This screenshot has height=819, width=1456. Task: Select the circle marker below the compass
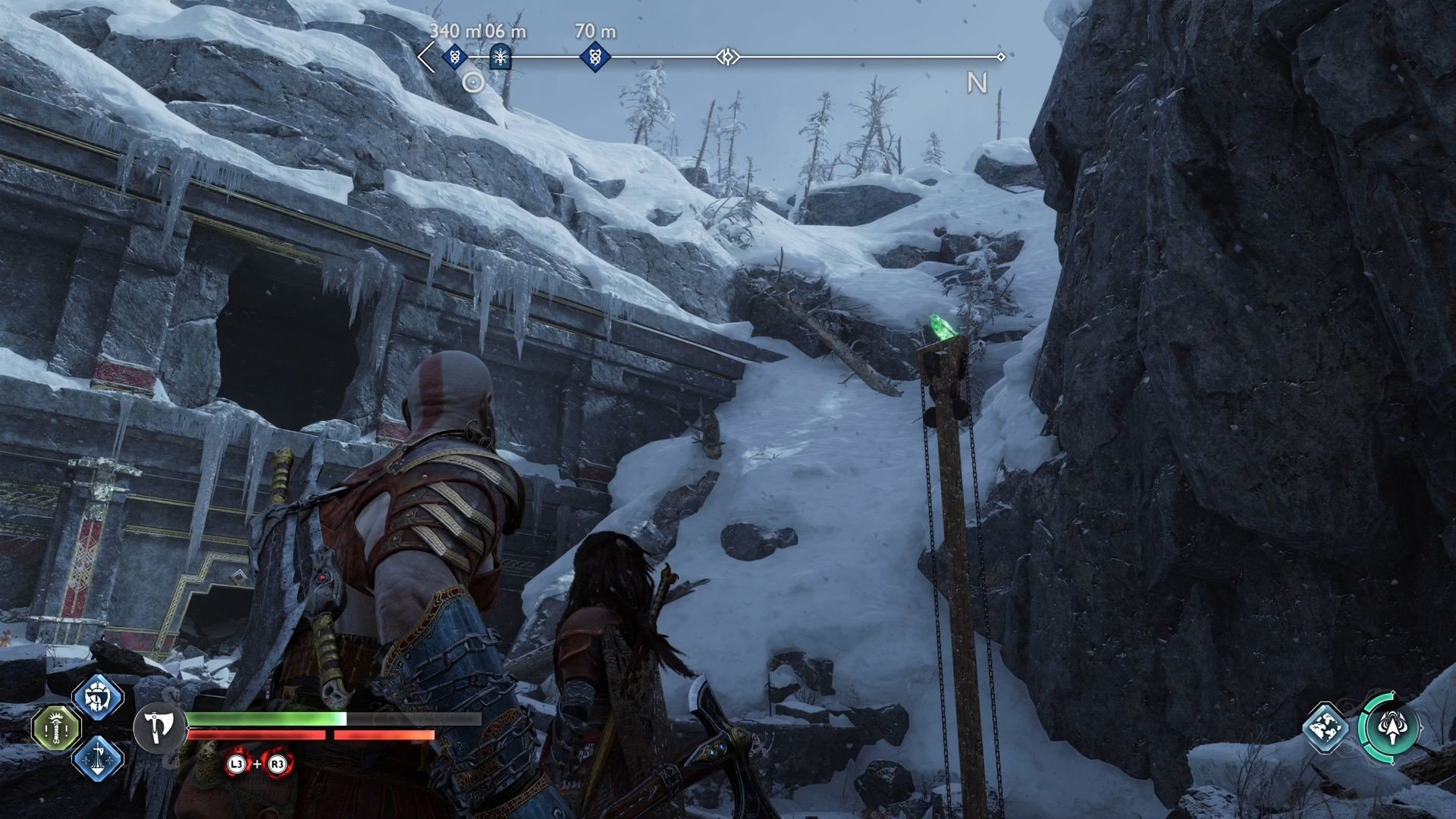tap(473, 82)
